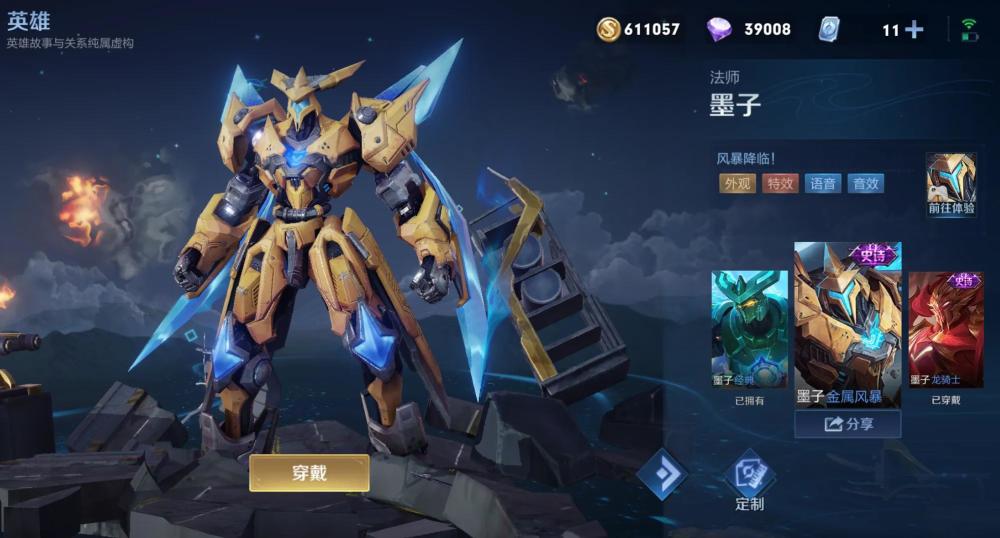
Task: Click the blue ticket card icon
Action: pos(829,30)
